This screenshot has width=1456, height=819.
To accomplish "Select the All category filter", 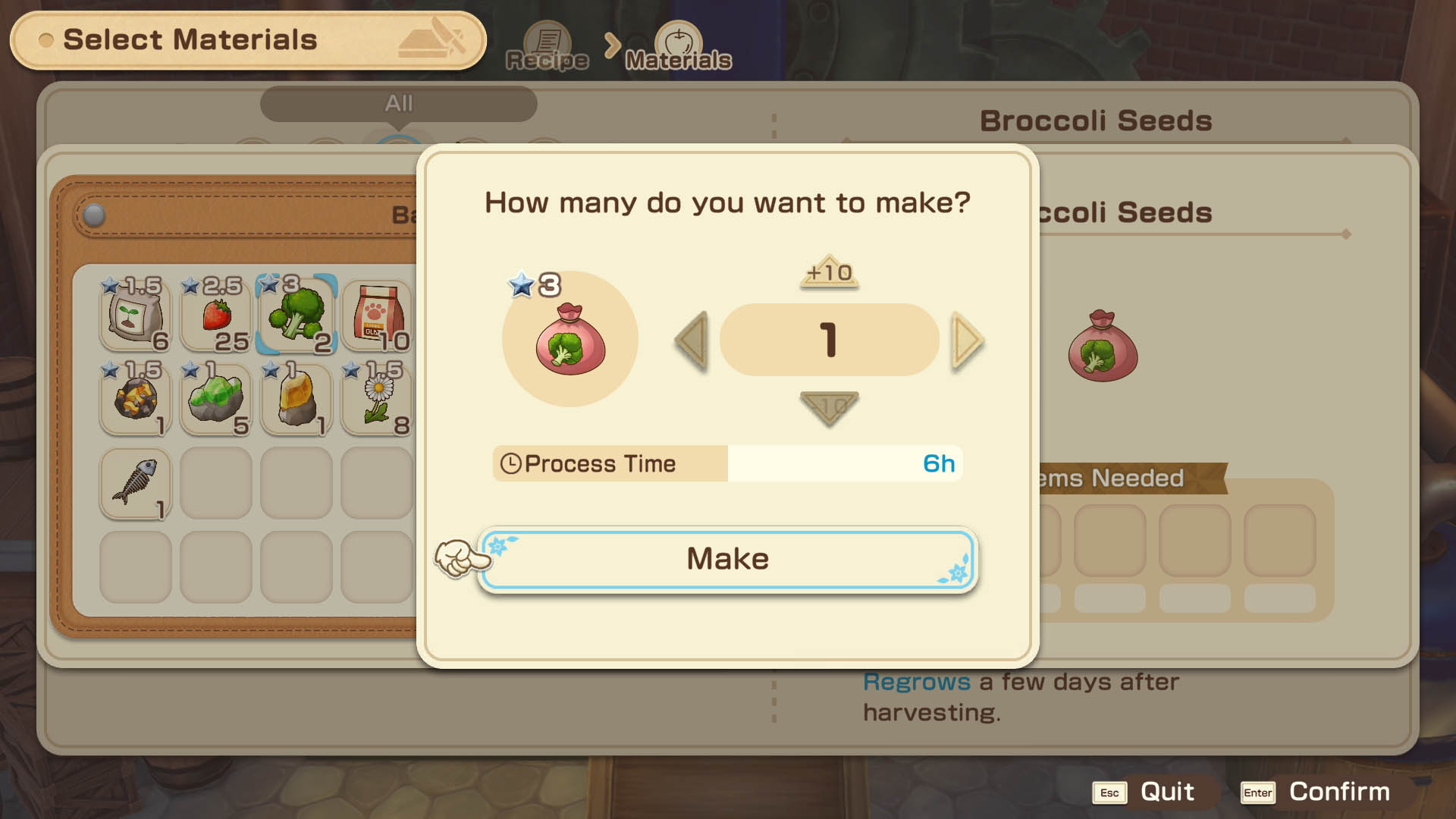I will pos(399,103).
